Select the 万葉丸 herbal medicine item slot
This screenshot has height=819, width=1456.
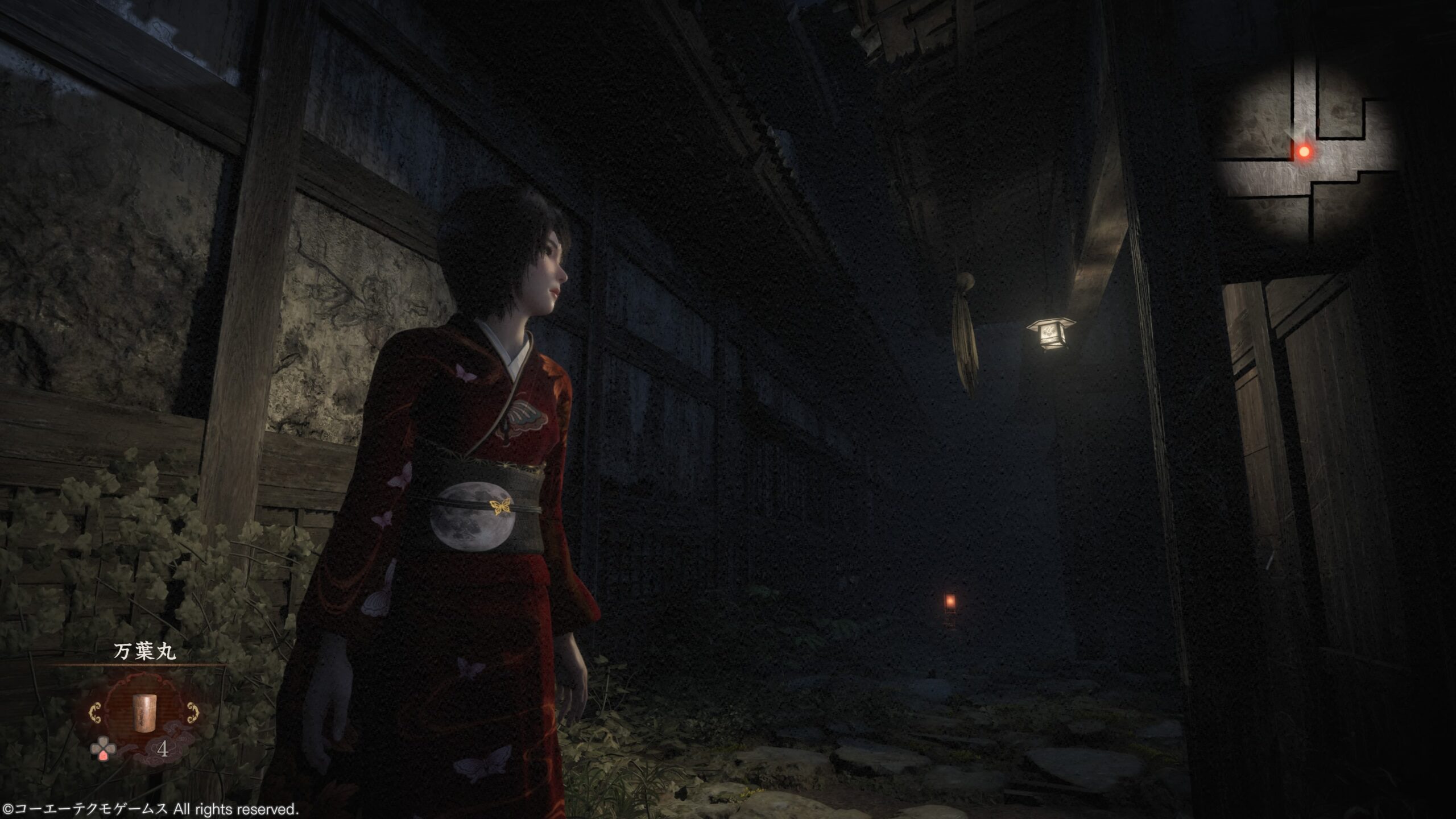[x=144, y=712]
